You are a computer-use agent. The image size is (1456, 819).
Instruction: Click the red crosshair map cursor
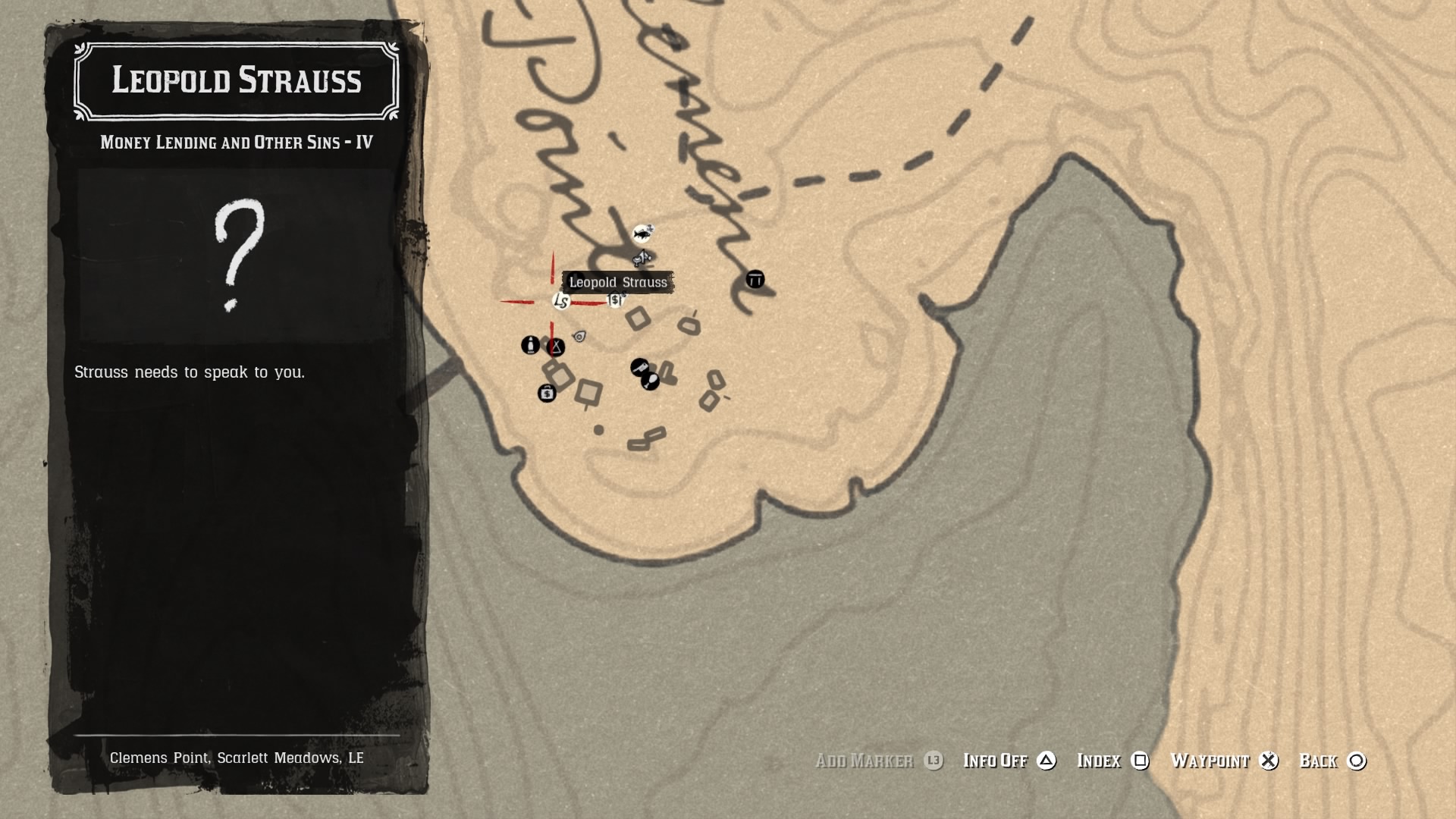pos(551,302)
